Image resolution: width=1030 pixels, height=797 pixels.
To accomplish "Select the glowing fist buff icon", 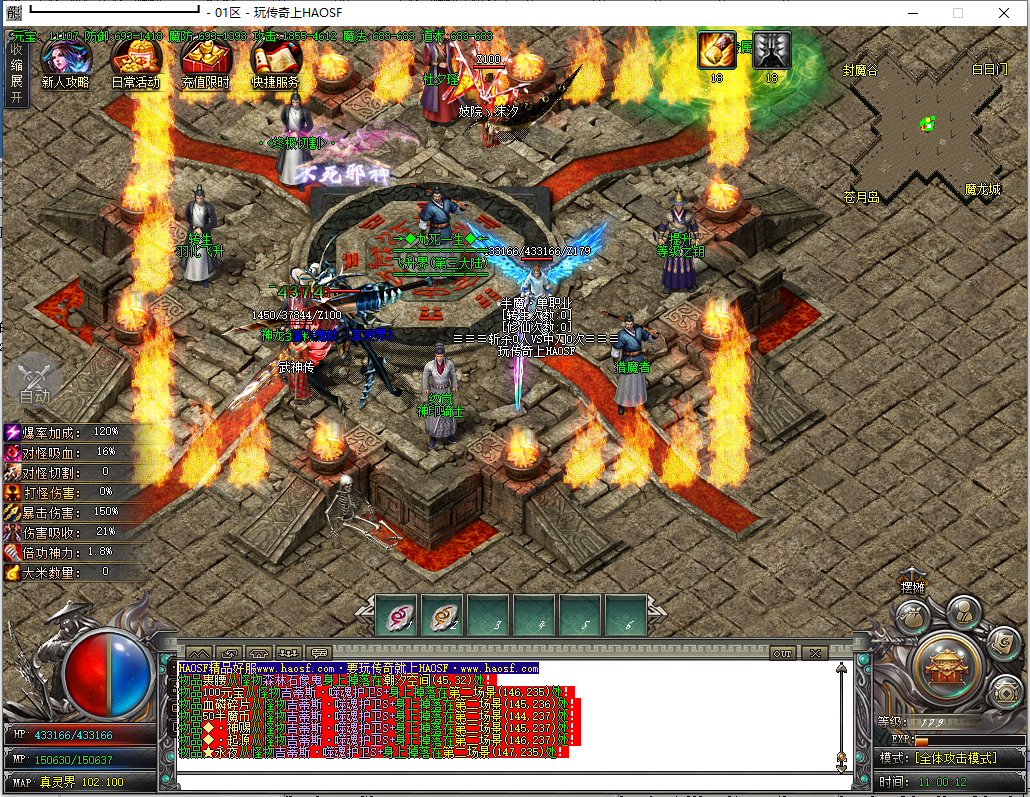I will click(x=717, y=50).
